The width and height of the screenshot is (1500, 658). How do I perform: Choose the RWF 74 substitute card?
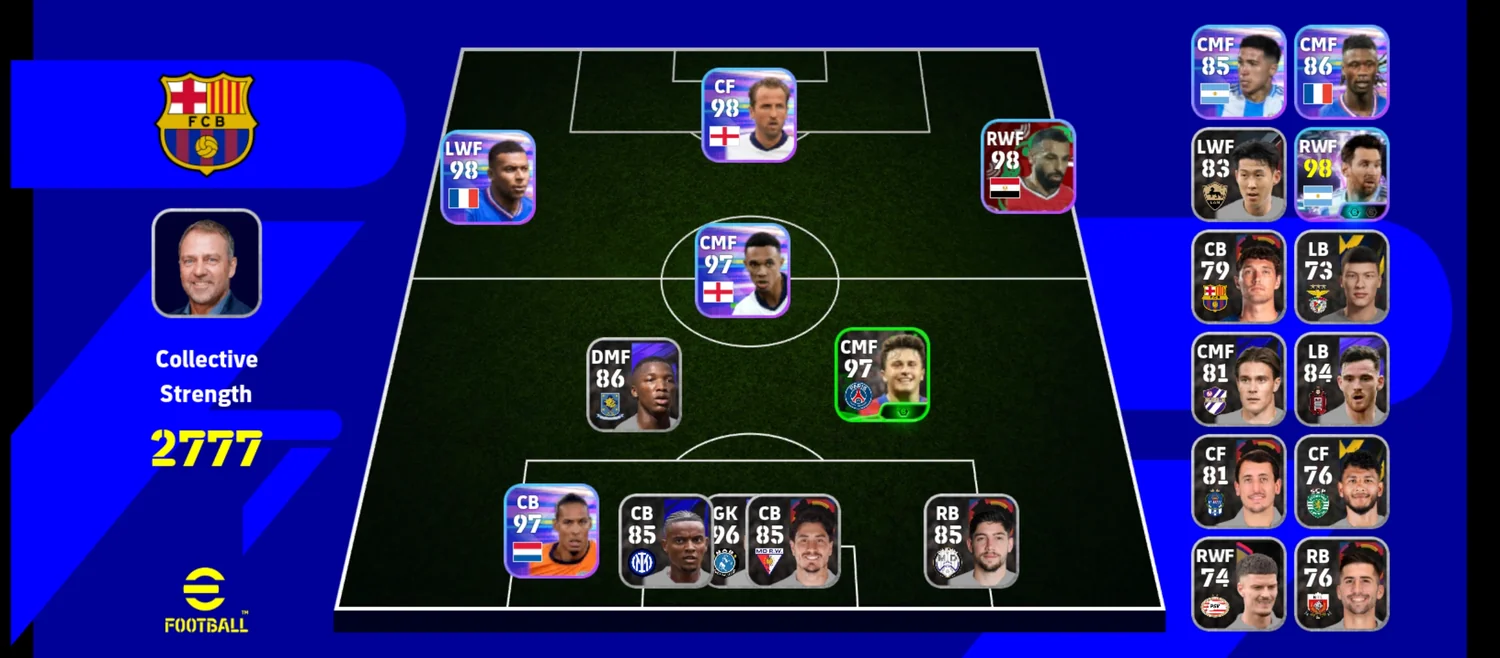1238,585
